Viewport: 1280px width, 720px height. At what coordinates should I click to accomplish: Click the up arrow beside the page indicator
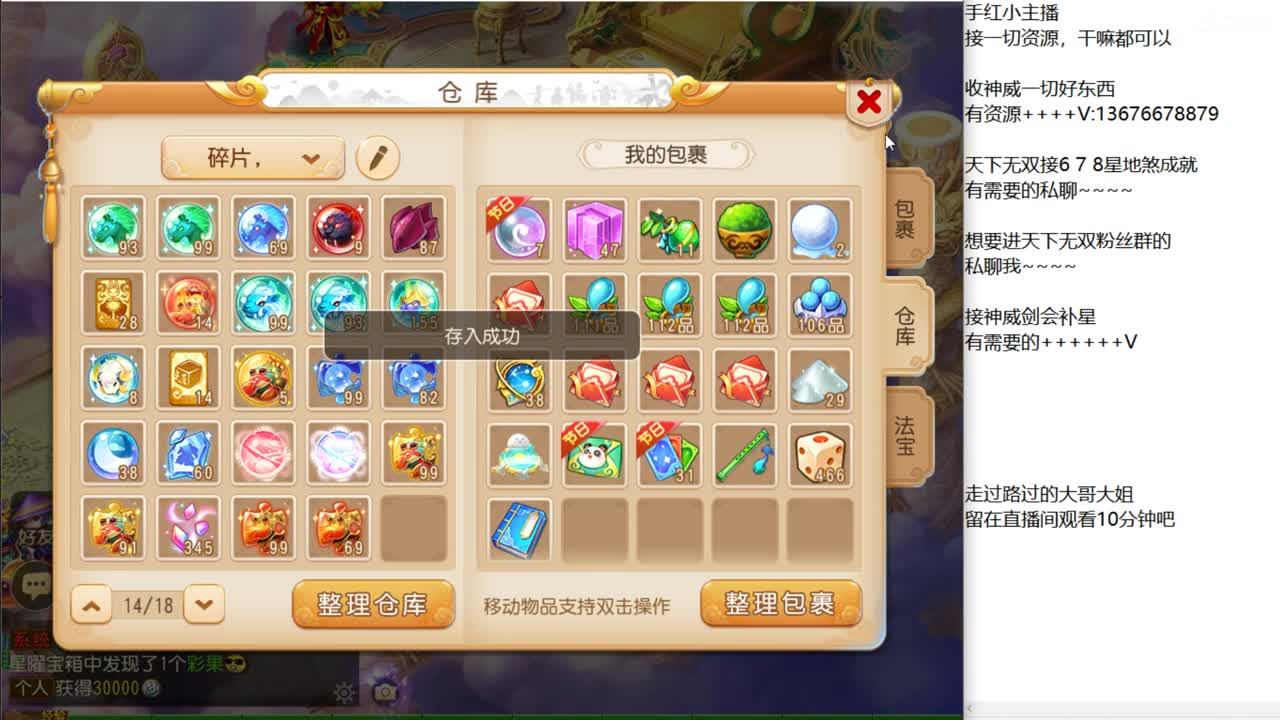pyautogui.click(x=91, y=605)
